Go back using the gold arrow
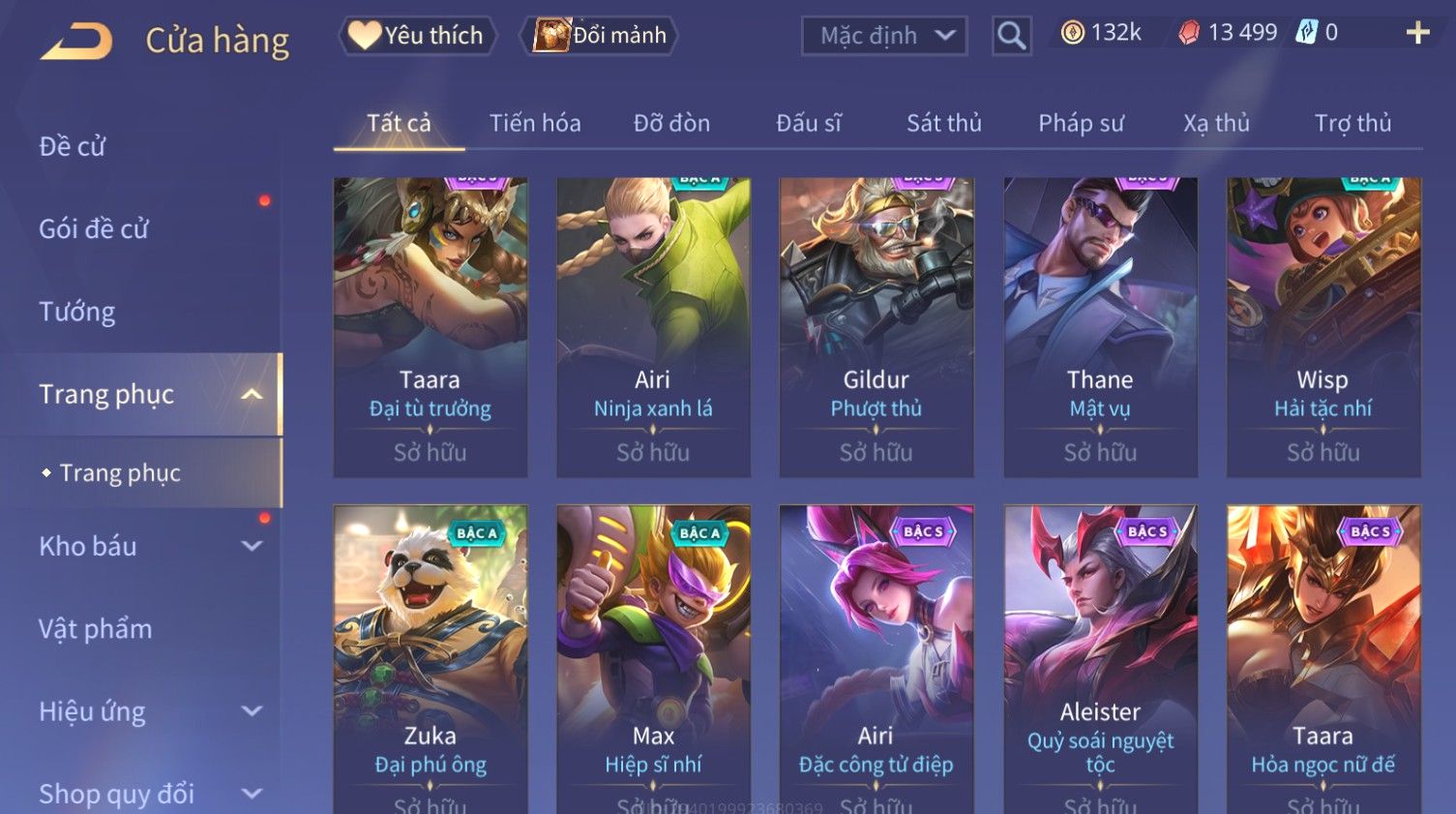This screenshot has height=814, width=1456. point(76,42)
